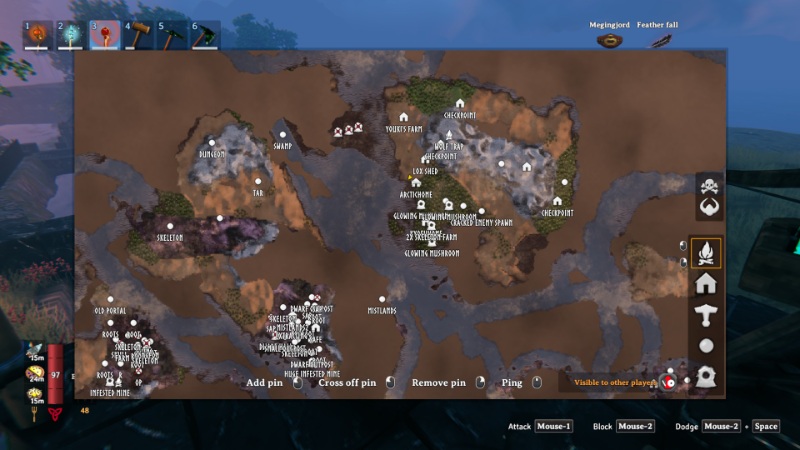800x450 pixels.
Task: Select the orange staff in hotbar slot 1
Action: [x=39, y=35]
